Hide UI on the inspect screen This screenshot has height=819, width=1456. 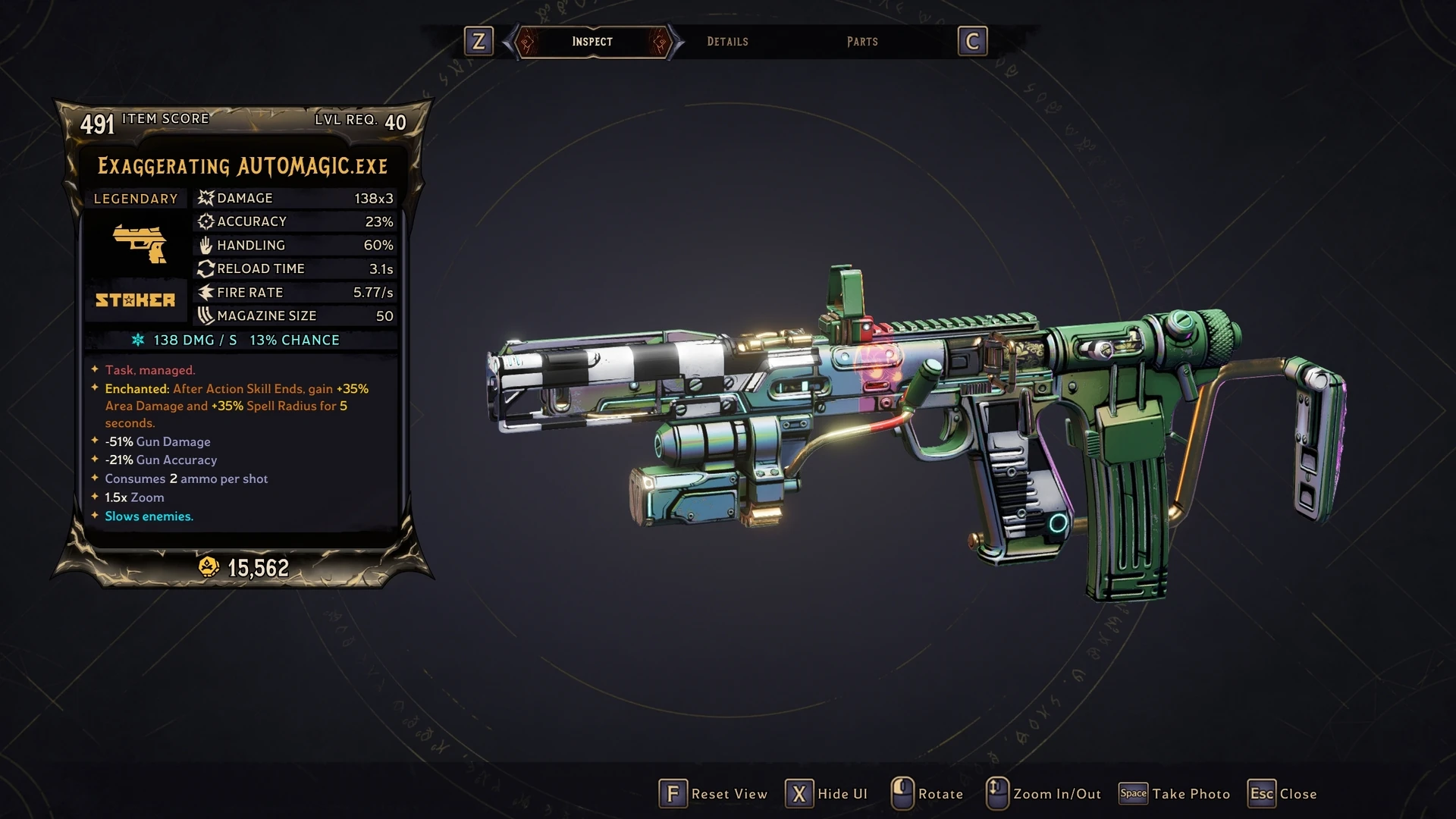[827, 794]
